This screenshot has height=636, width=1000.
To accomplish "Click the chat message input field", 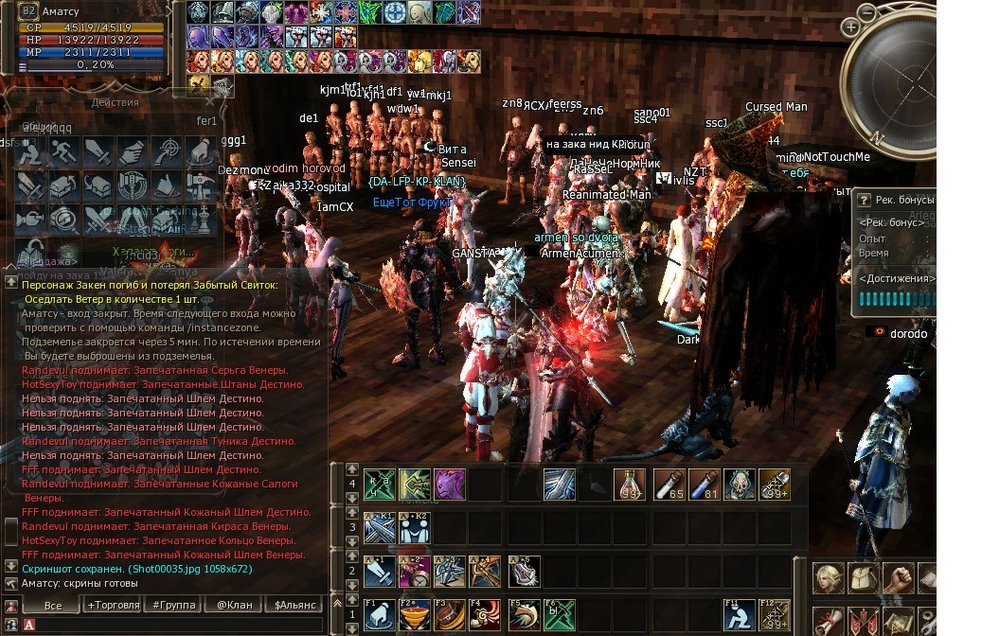I will [180, 626].
